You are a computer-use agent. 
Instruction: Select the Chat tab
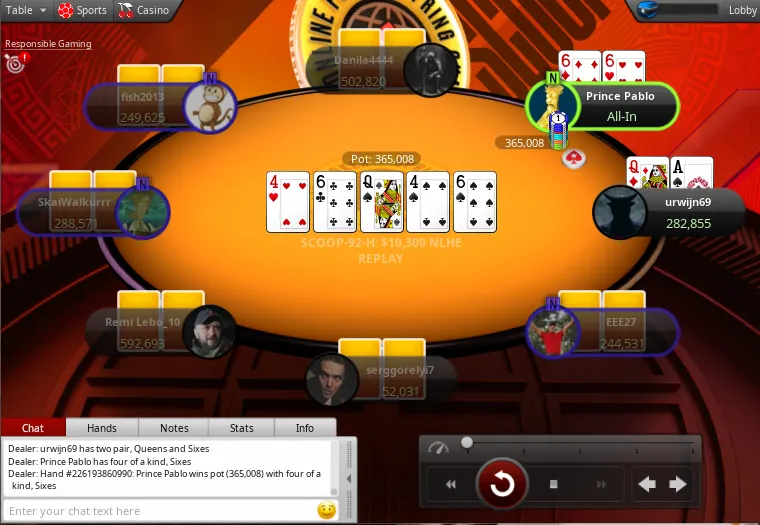coord(33,428)
